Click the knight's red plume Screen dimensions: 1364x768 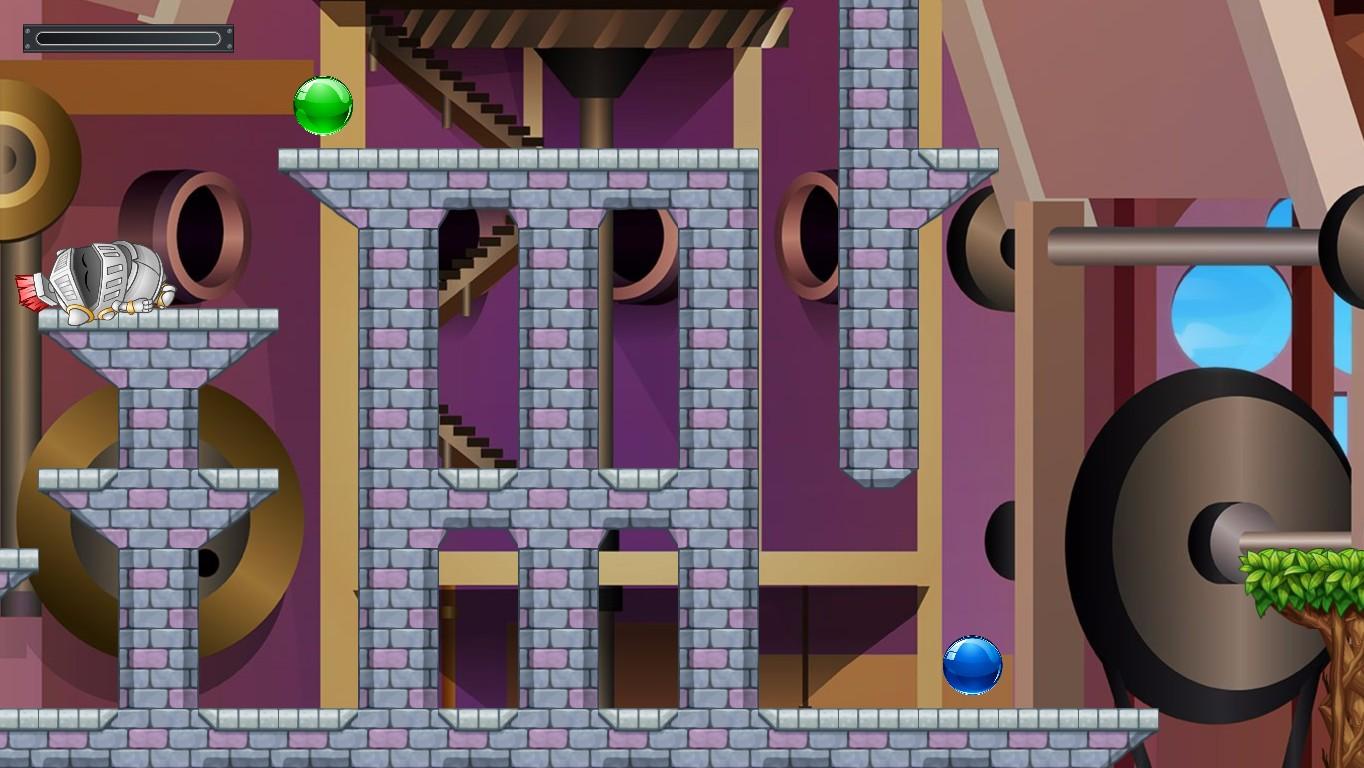[x=32, y=288]
